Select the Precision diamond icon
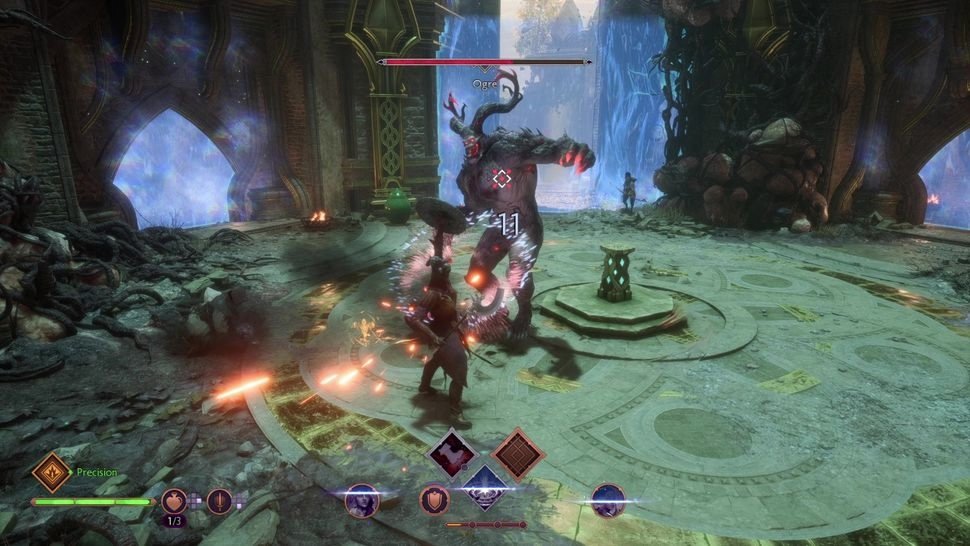This screenshot has height=546, width=970. tap(51, 472)
